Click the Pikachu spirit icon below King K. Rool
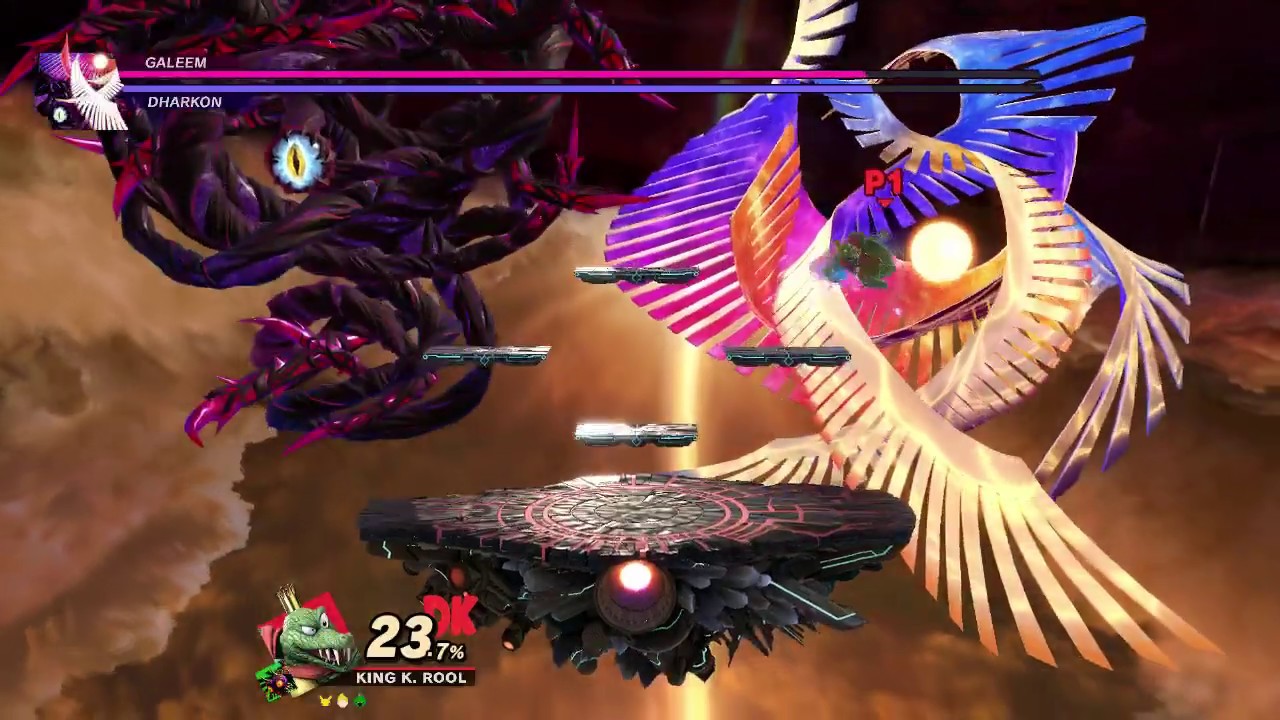This screenshot has width=1280, height=720. click(x=325, y=700)
